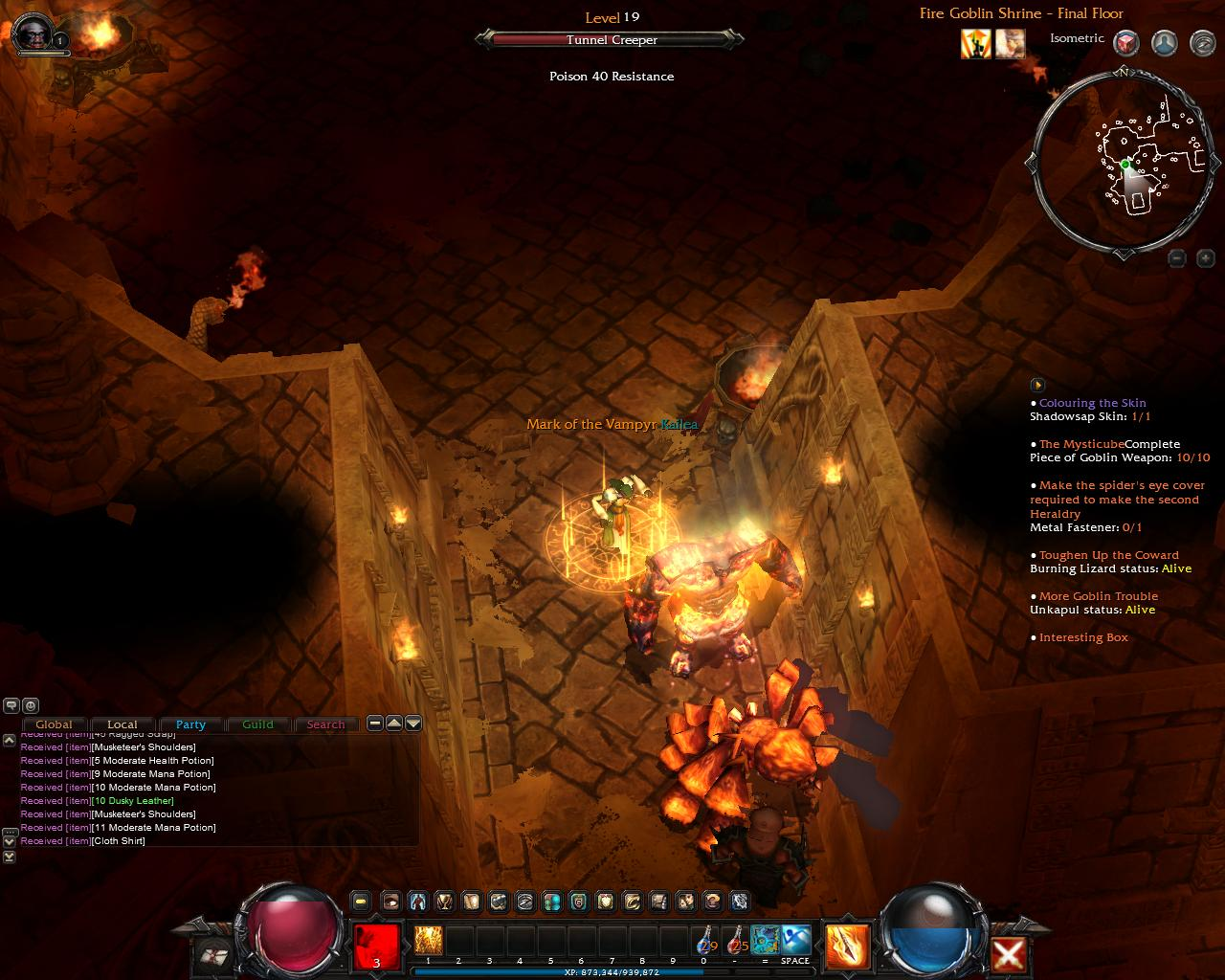Collapse the quest tracker with the arrow button
1225x980 pixels.
1037,385
